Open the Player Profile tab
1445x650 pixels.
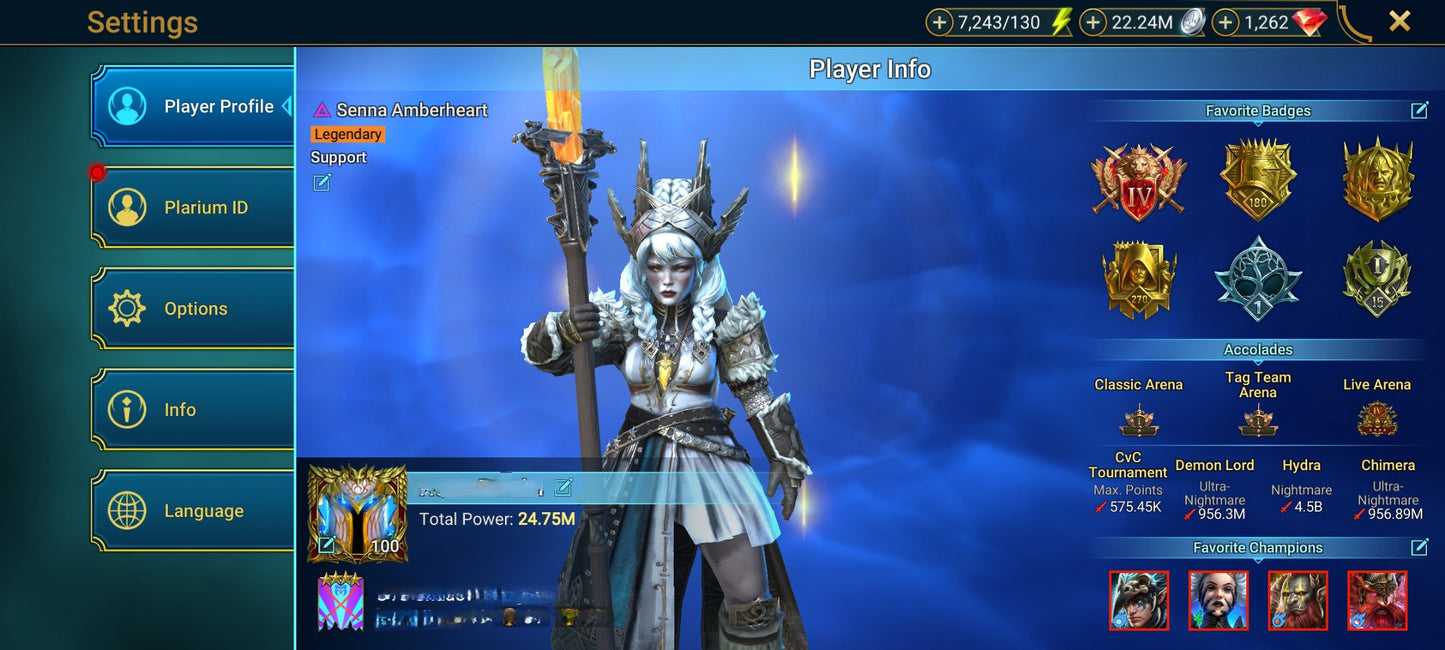coord(193,107)
